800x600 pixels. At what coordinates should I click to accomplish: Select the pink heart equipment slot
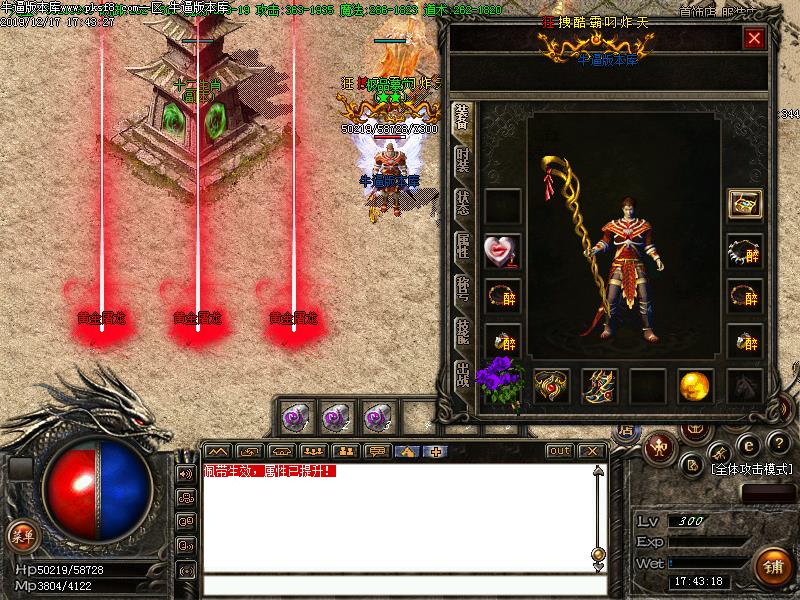click(501, 250)
